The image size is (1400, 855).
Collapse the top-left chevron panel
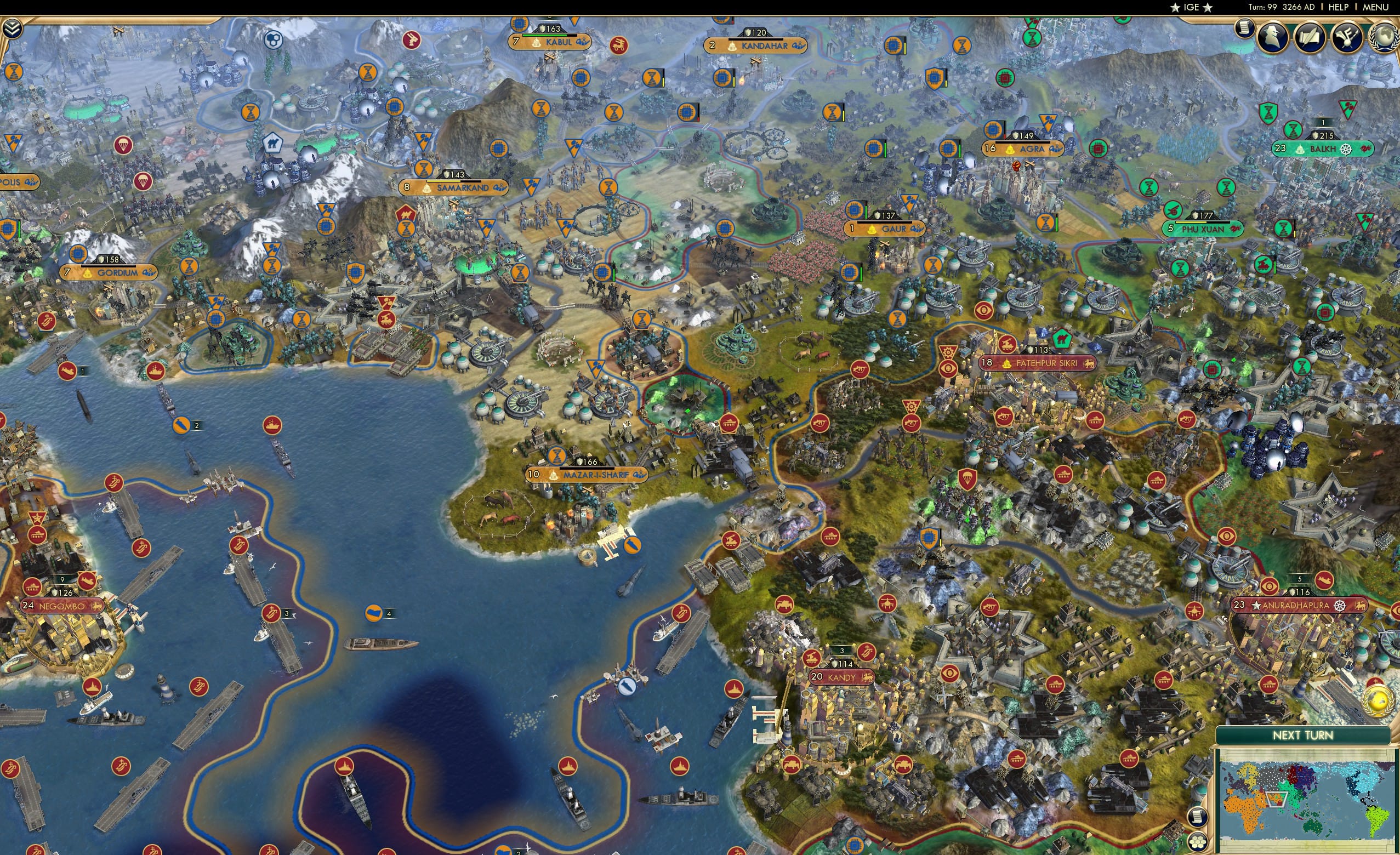(x=13, y=27)
